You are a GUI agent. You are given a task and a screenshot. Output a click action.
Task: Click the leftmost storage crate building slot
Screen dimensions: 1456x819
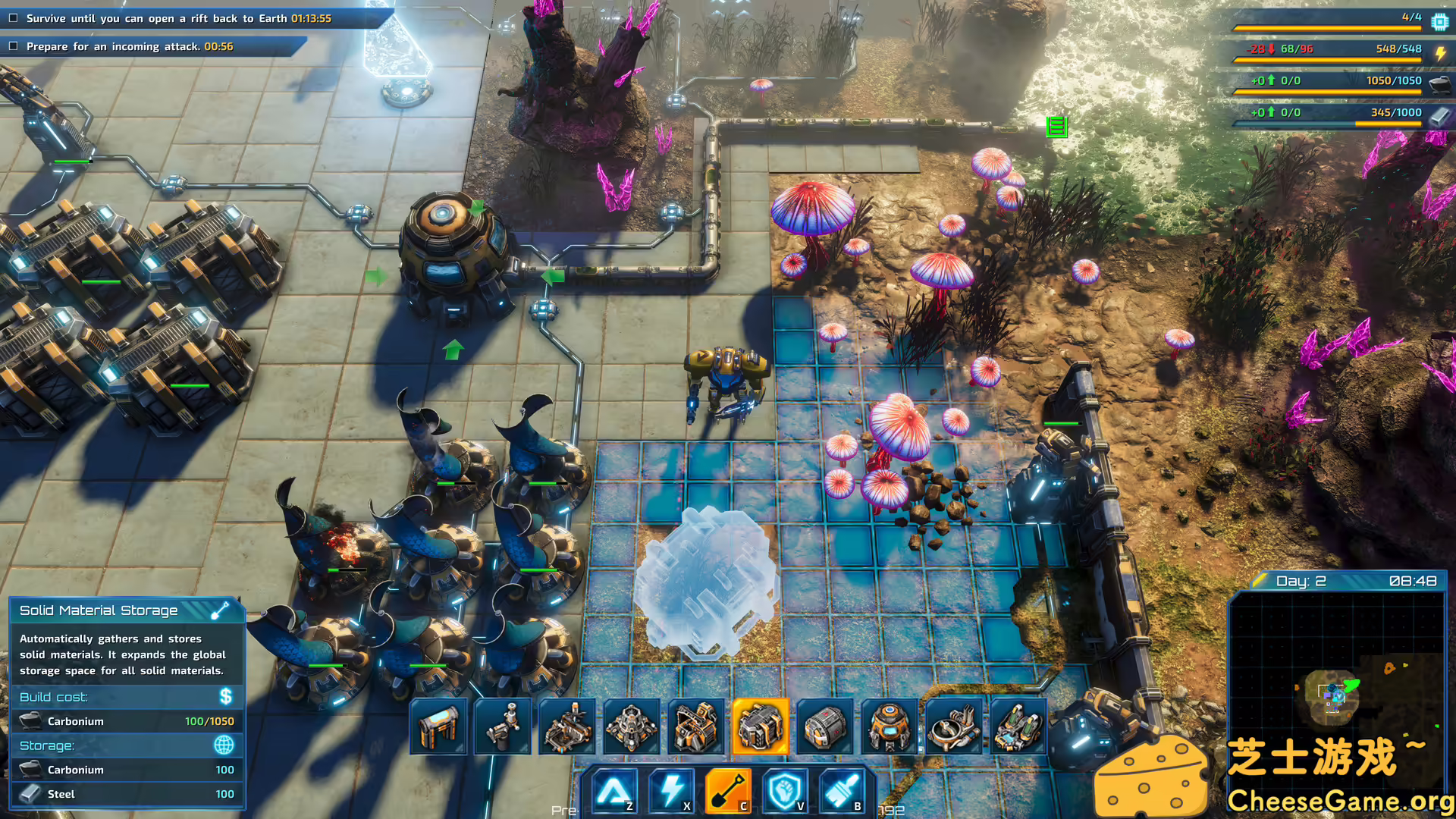438,726
